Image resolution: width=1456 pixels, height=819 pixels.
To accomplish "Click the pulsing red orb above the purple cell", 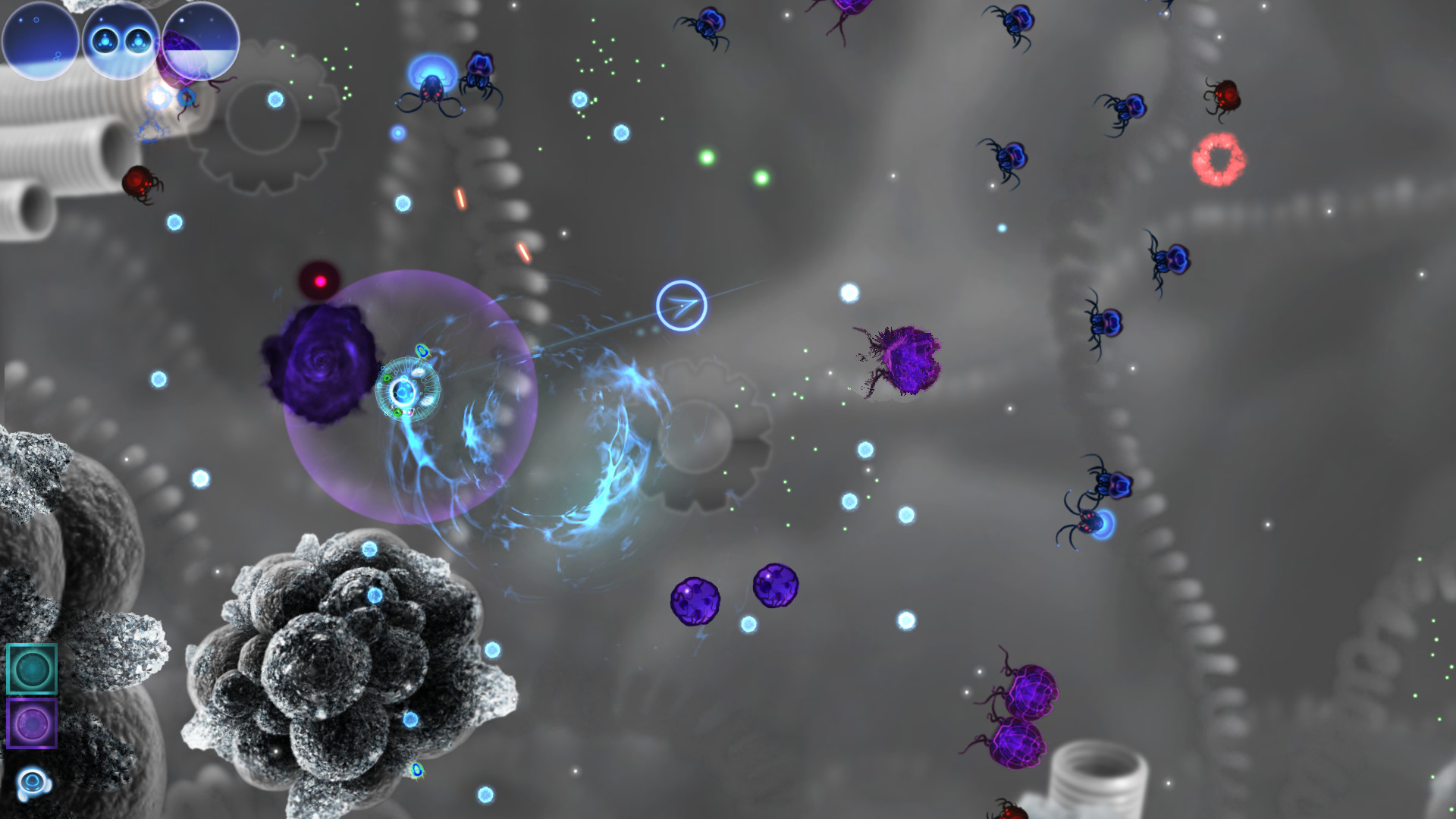I will tap(321, 280).
